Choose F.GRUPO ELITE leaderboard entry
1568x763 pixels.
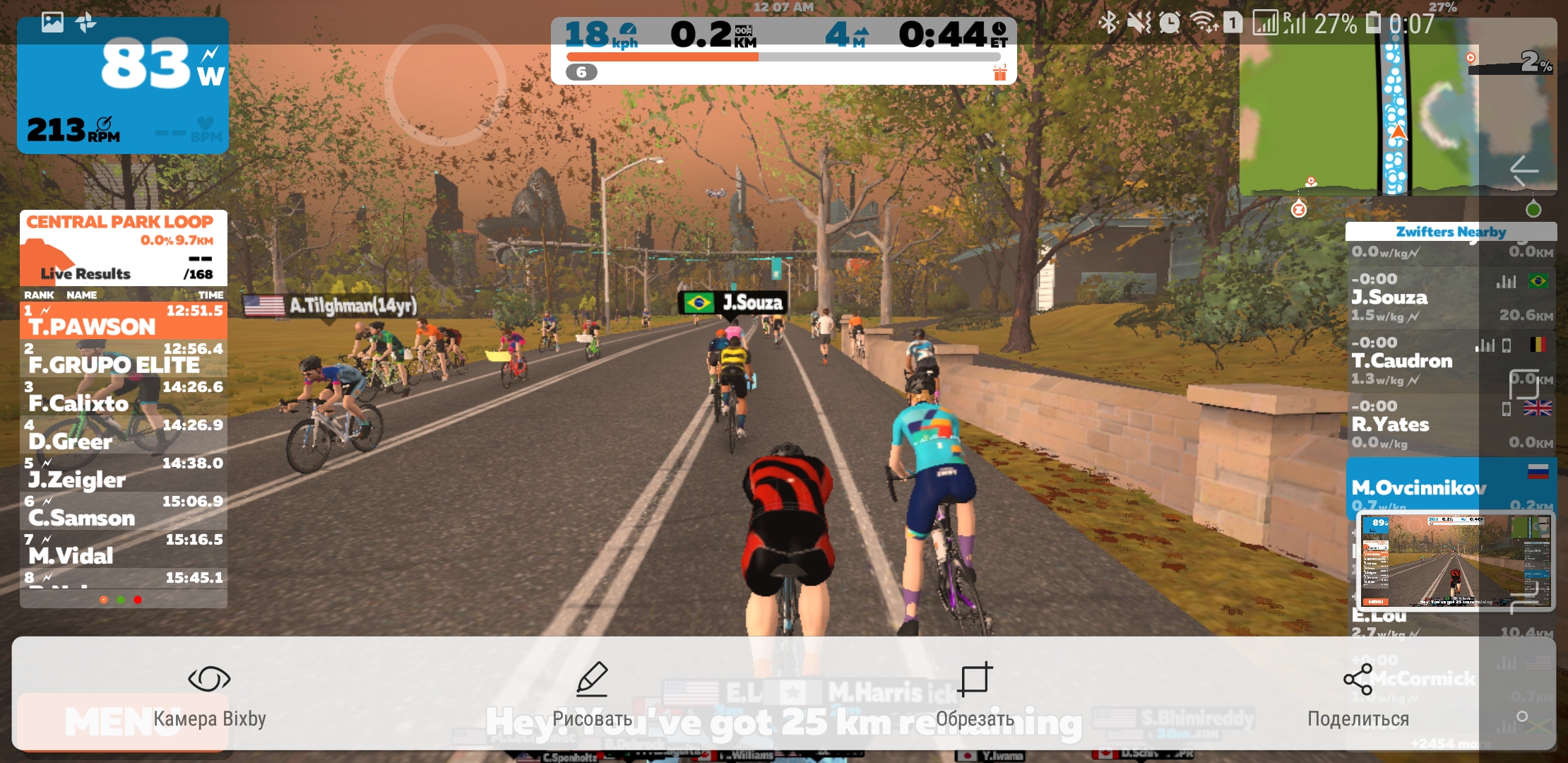tap(124, 358)
